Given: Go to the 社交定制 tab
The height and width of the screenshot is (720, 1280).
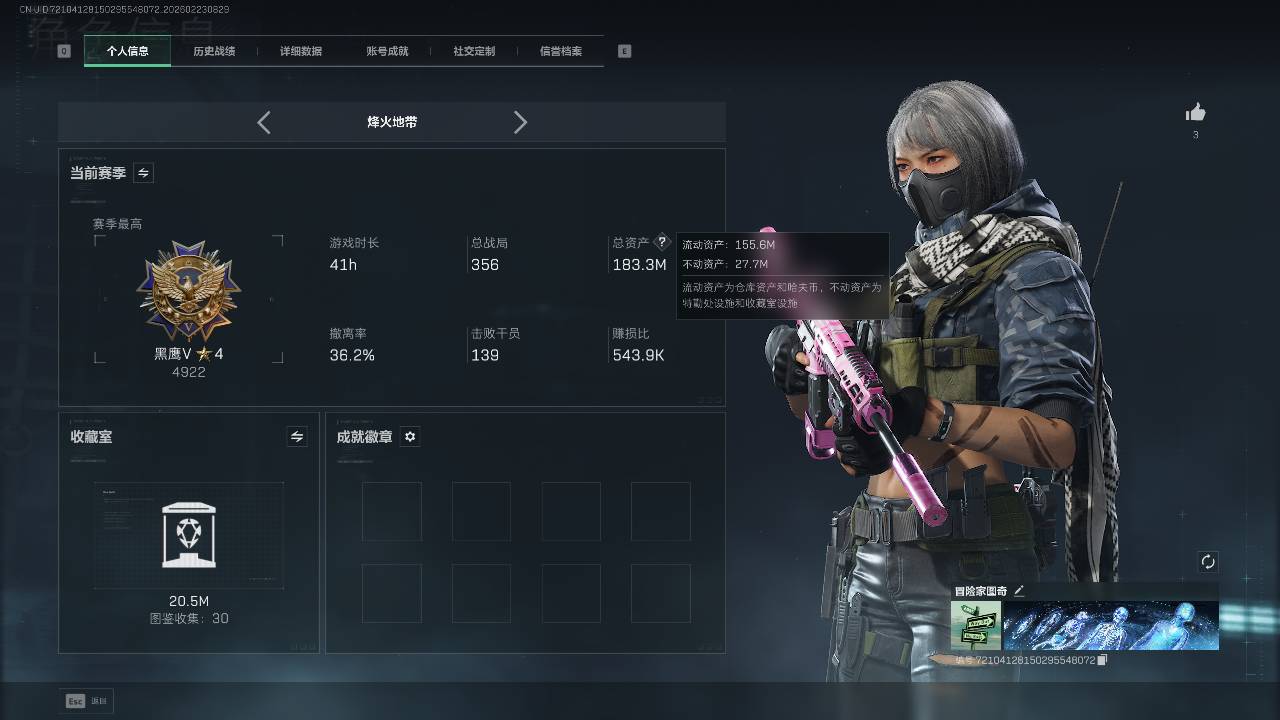Looking at the screenshot, I should 474,51.
